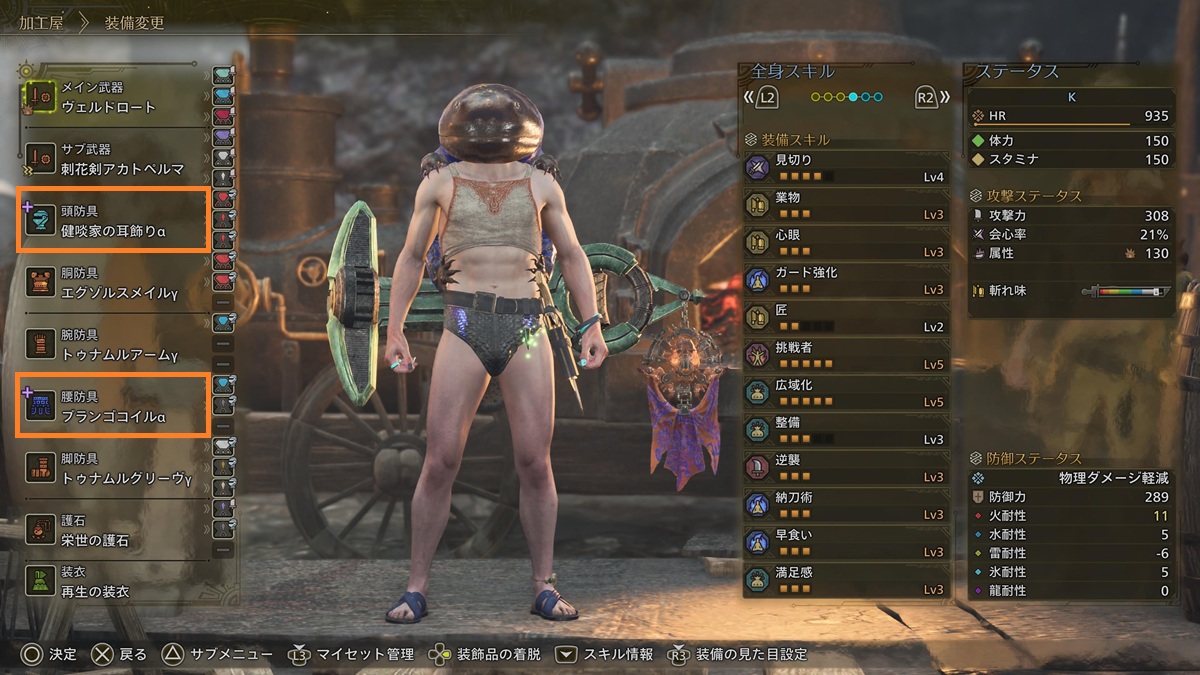Select the 広域化 skill row
1200x675 pixels.
click(845, 392)
